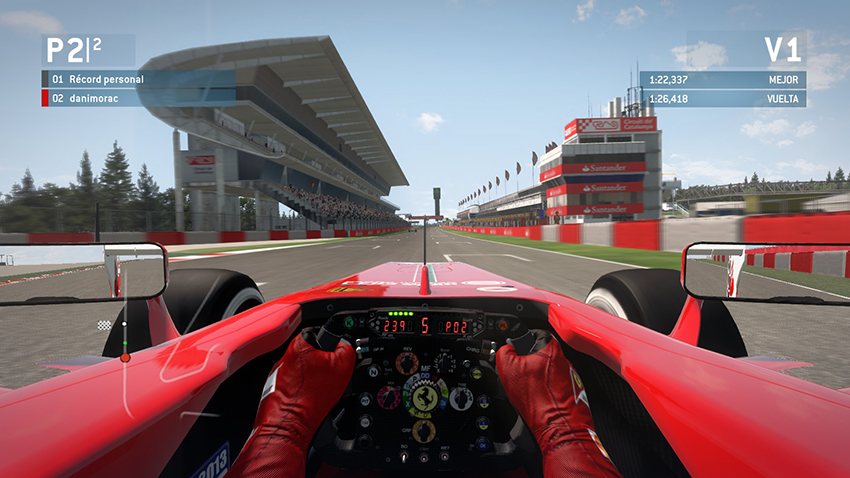Screen dimensions: 850x478
Task: Select the Récord personal leaderboard row
Action: (138, 79)
